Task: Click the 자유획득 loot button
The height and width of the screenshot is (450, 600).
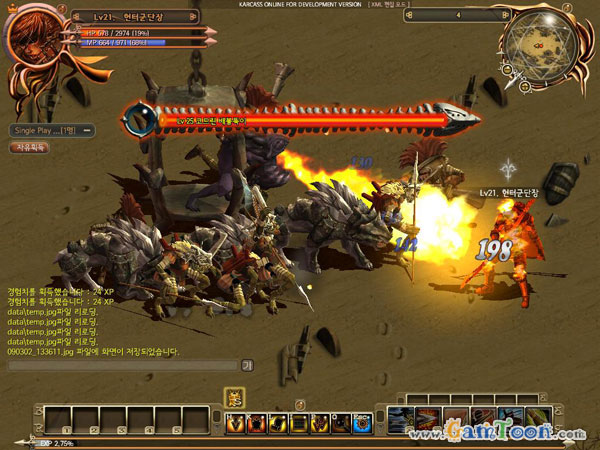Action: [28, 147]
